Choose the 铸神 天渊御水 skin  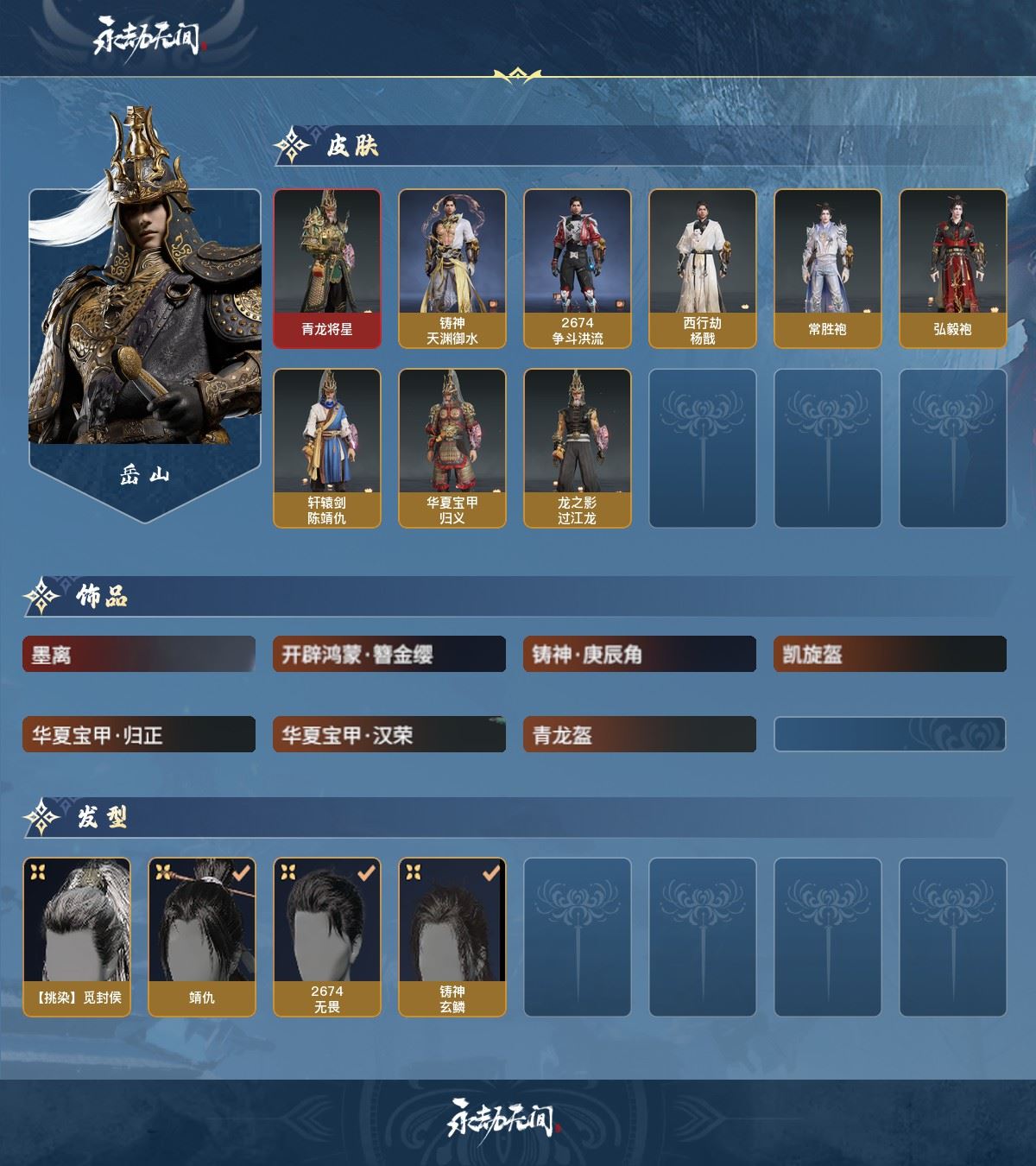pyautogui.click(x=452, y=269)
